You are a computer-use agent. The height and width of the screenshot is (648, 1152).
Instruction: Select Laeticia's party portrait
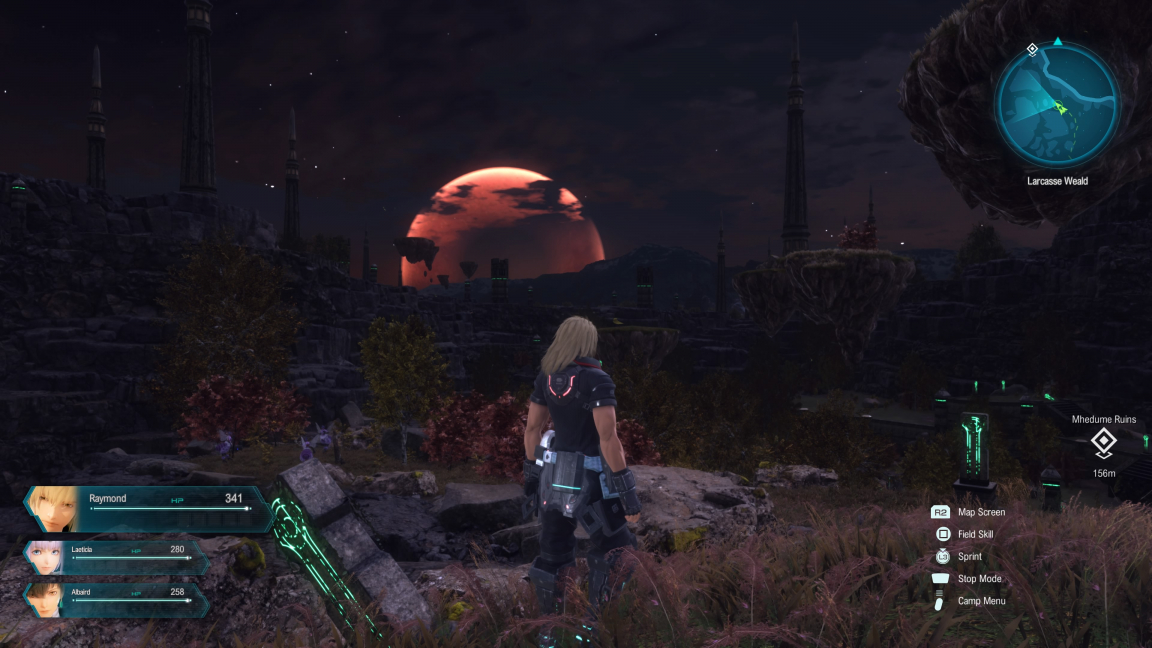coord(46,557)
